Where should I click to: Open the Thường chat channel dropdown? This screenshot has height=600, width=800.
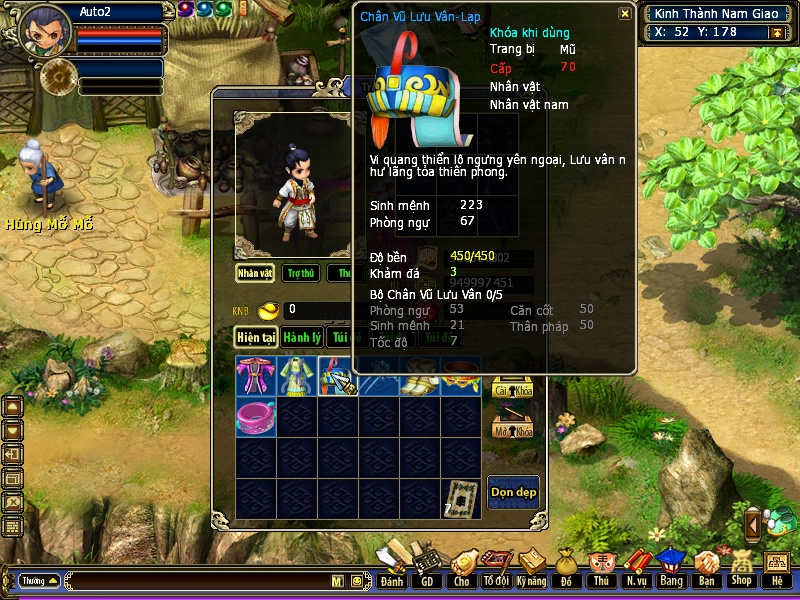click(39, 580)
